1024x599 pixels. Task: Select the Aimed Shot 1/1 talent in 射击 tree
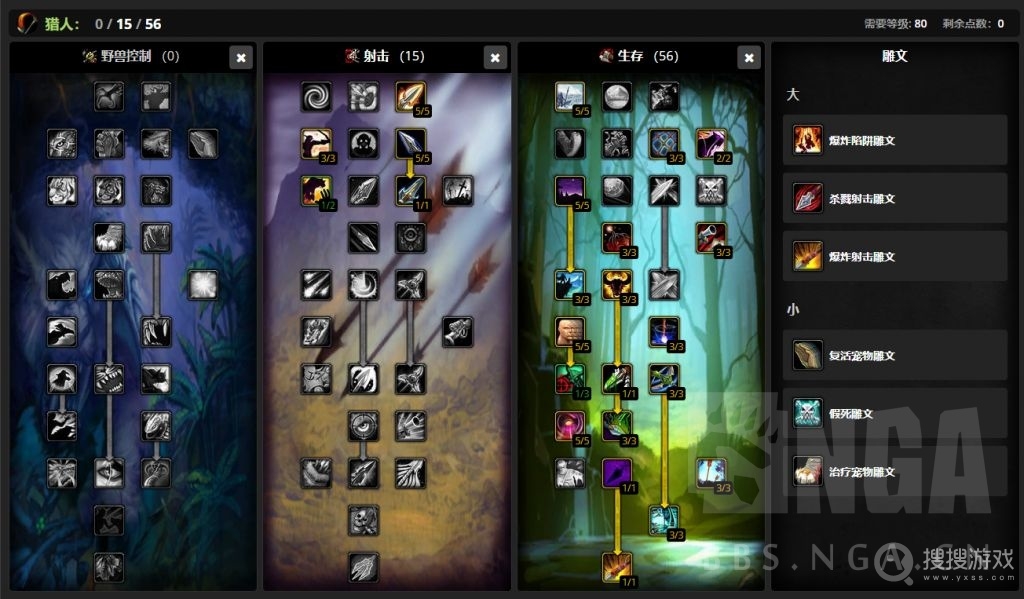click(410, 190)
